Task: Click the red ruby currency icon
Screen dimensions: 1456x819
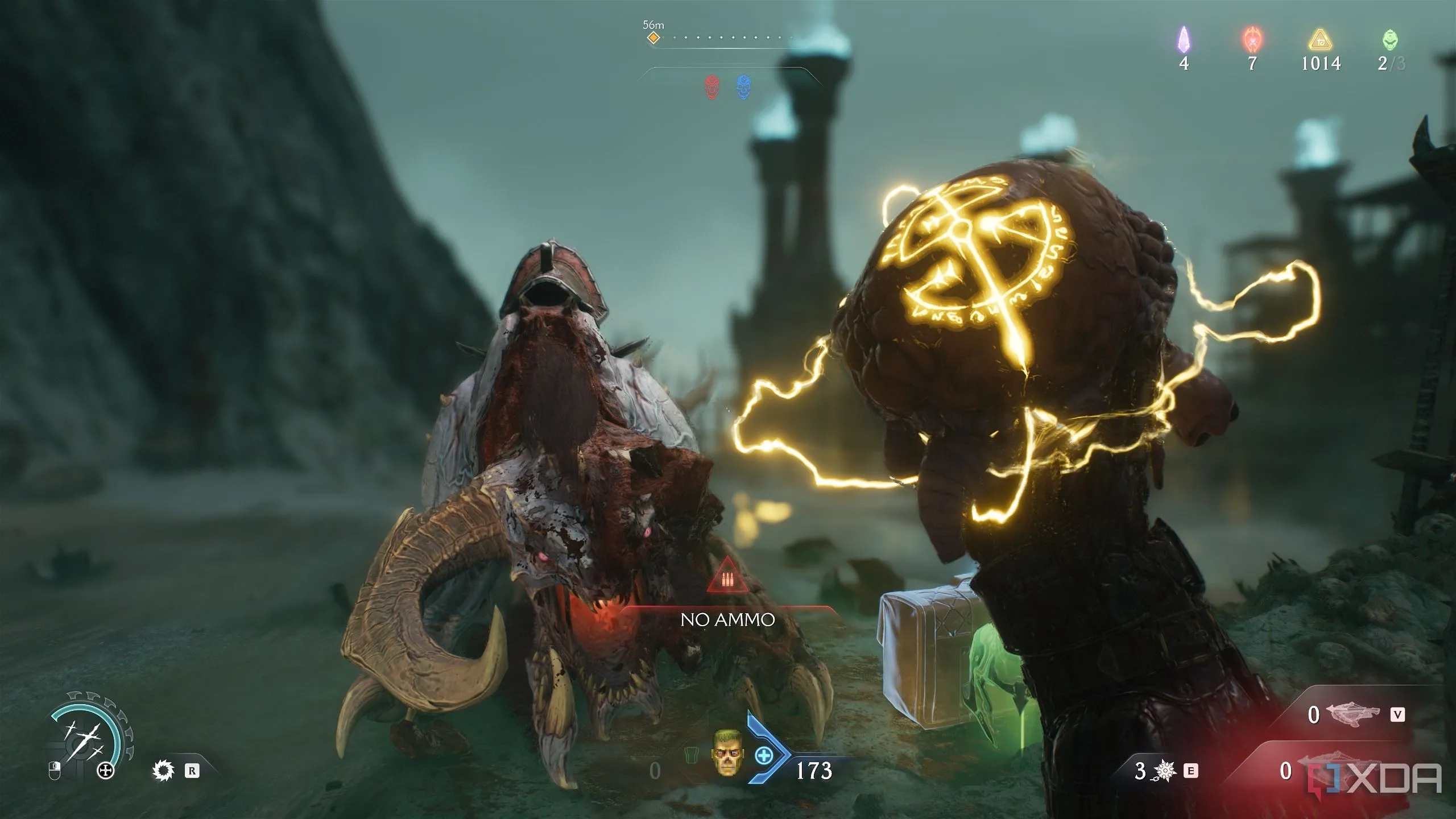Action: pos(1251,39)
